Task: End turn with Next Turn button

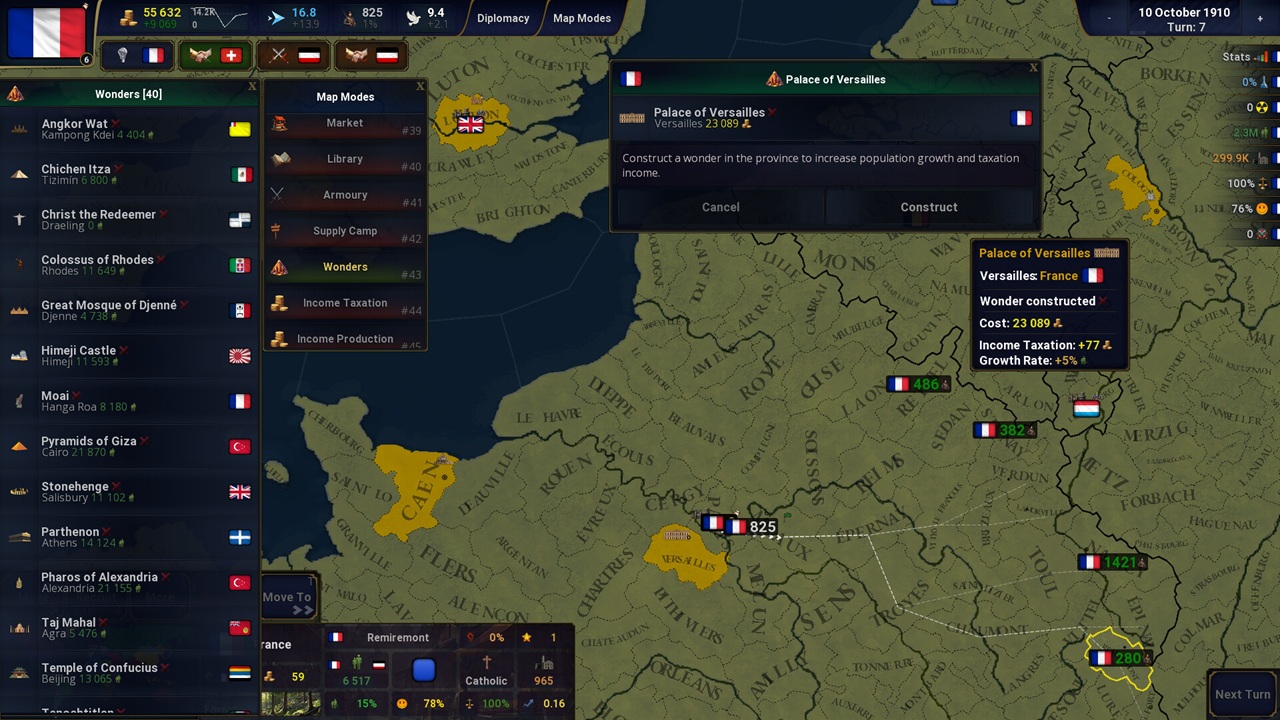Action: click(x=1242, y=694)
